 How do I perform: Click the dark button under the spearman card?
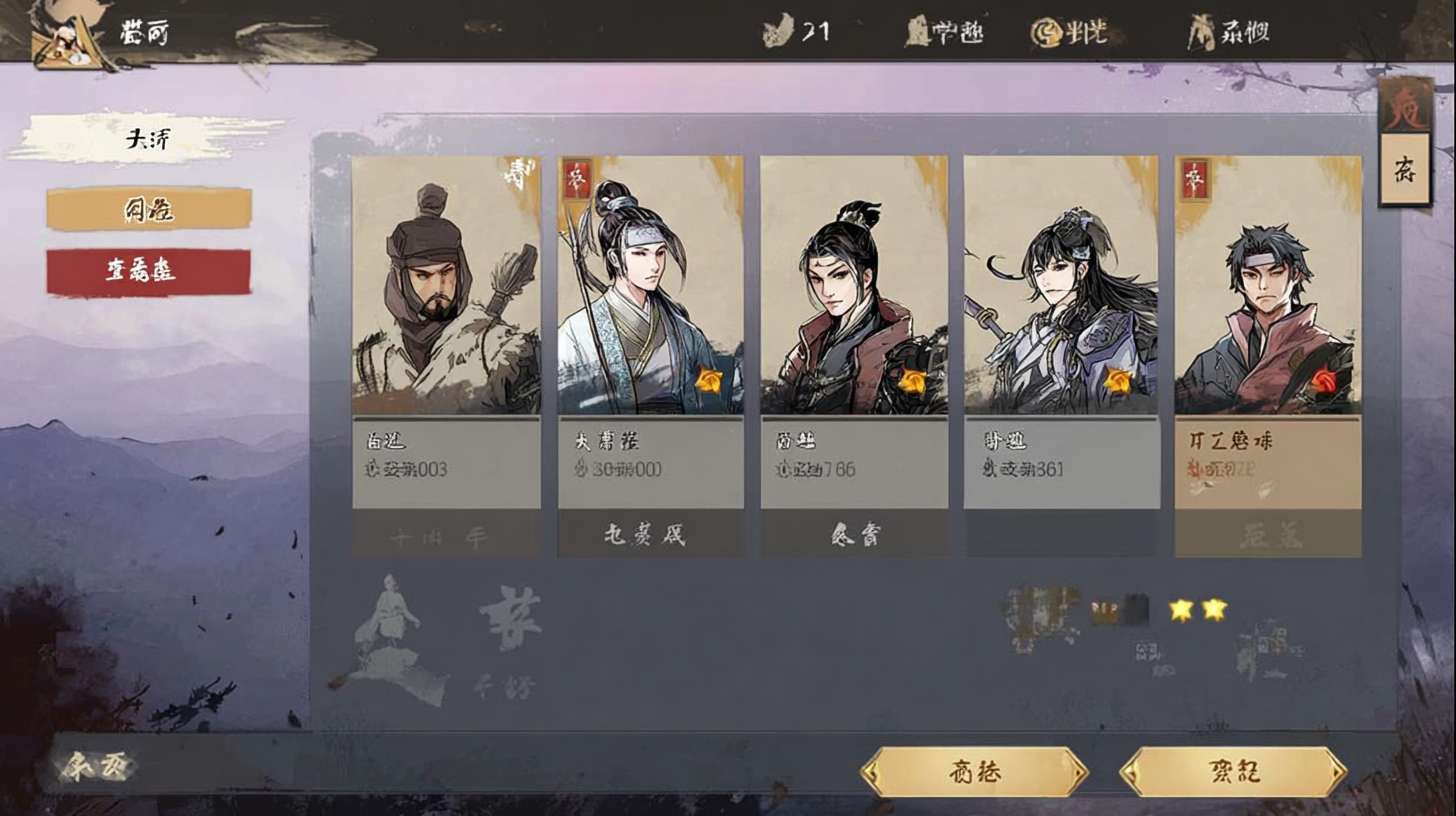click(650, 534)
